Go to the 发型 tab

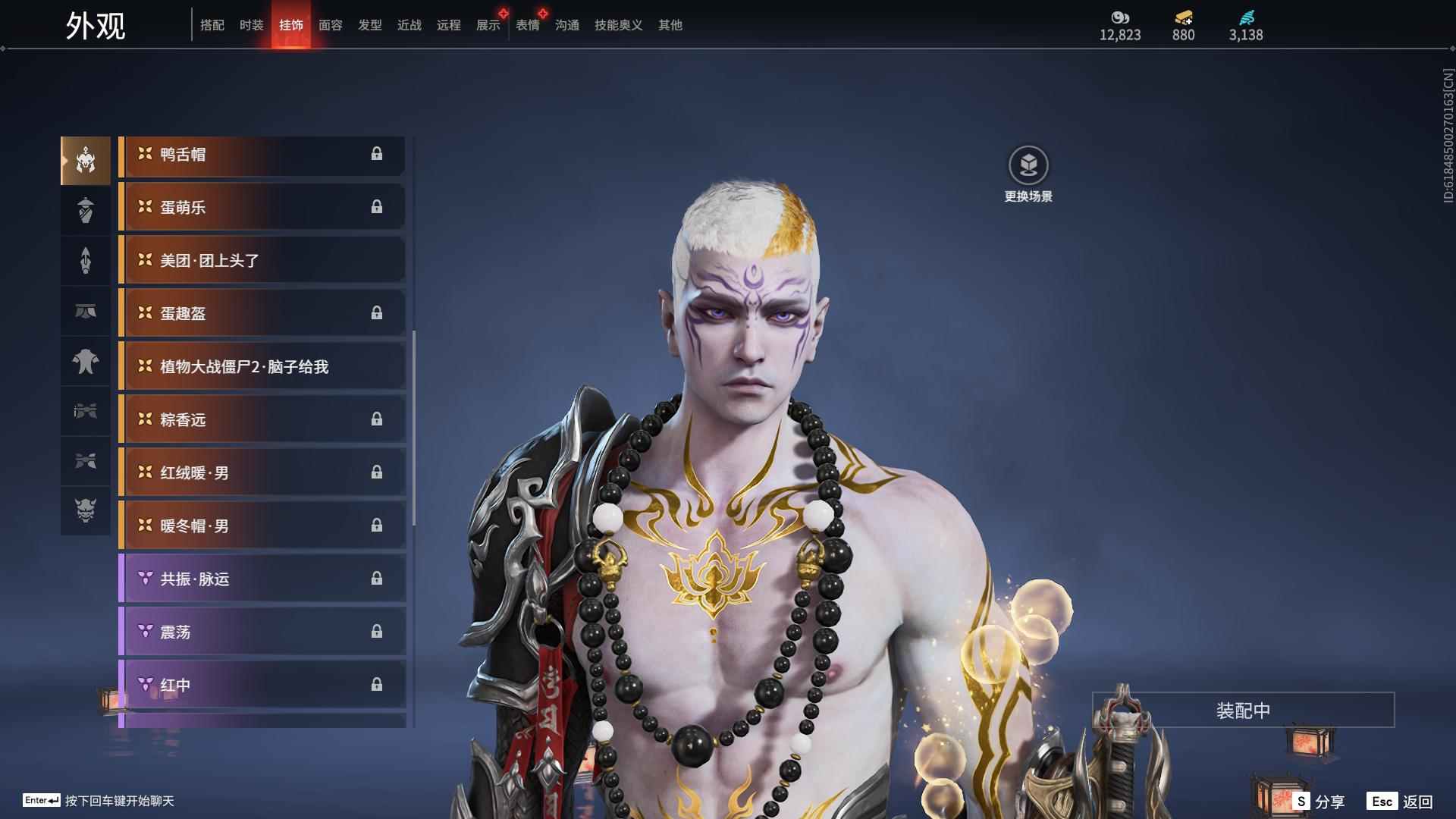pos(369,25)
